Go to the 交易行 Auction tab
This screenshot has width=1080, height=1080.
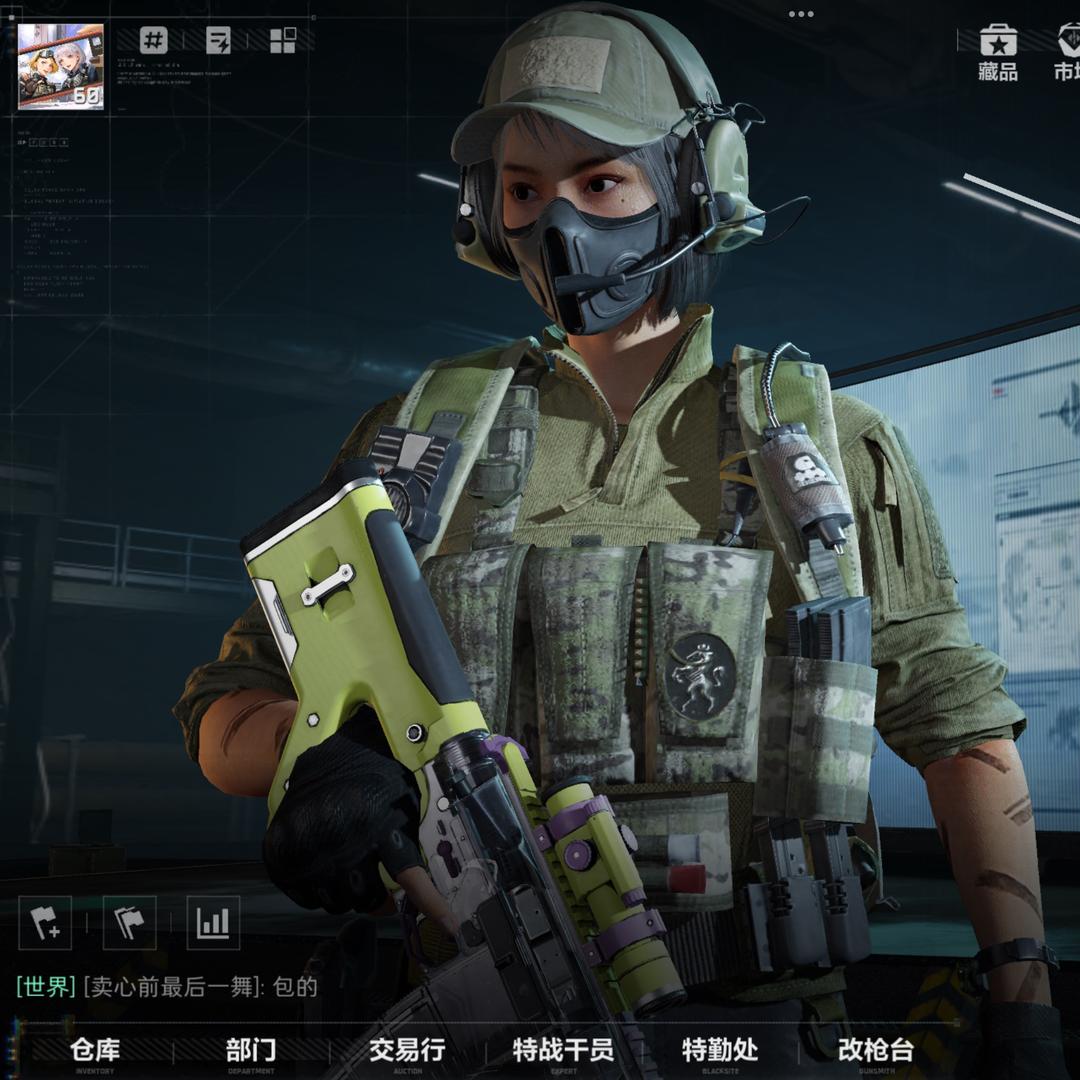(x=407, y=1051)
